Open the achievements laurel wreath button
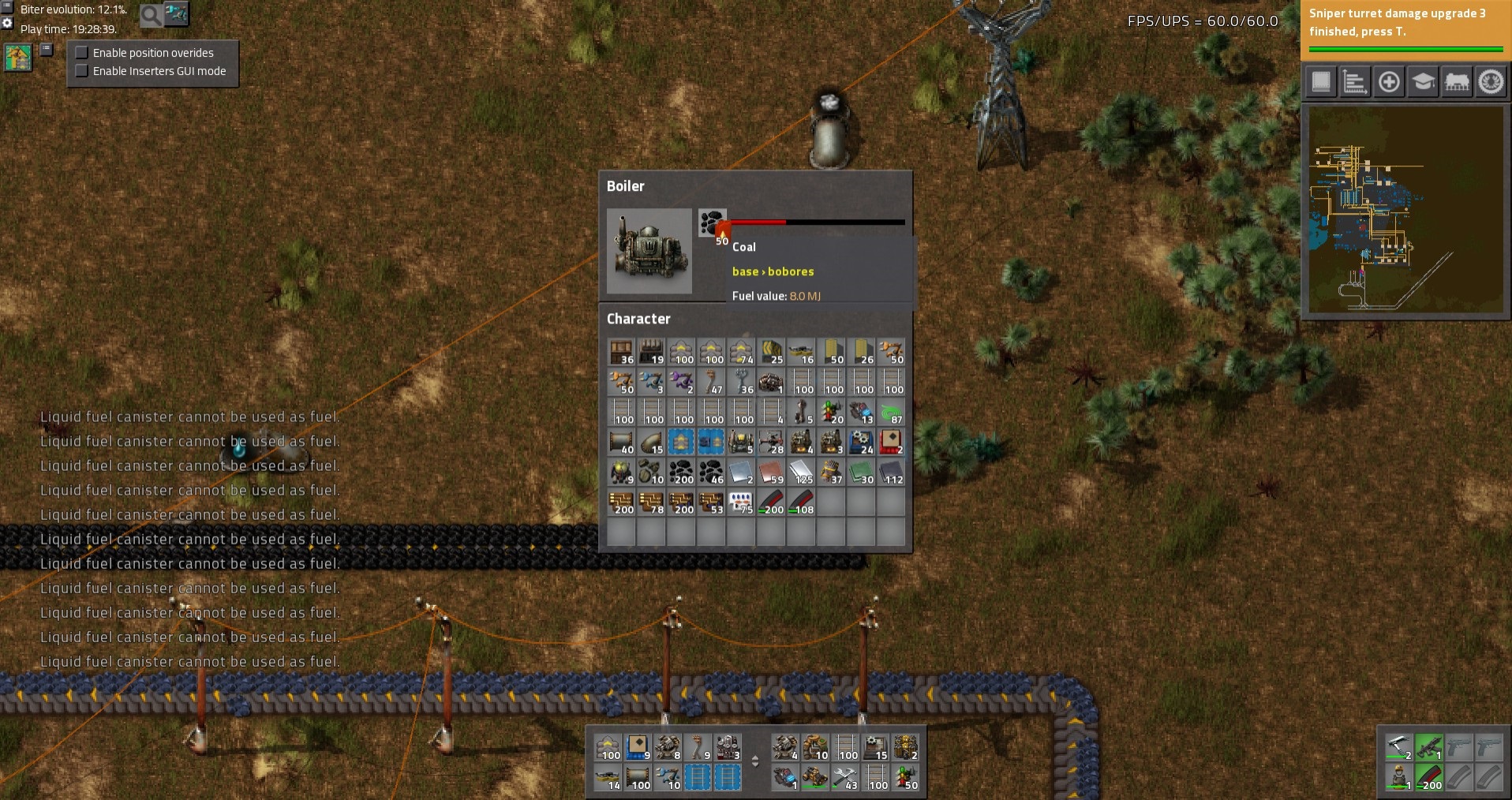The width and height of the screenshot is (1512, 800). click(1491, 82)
